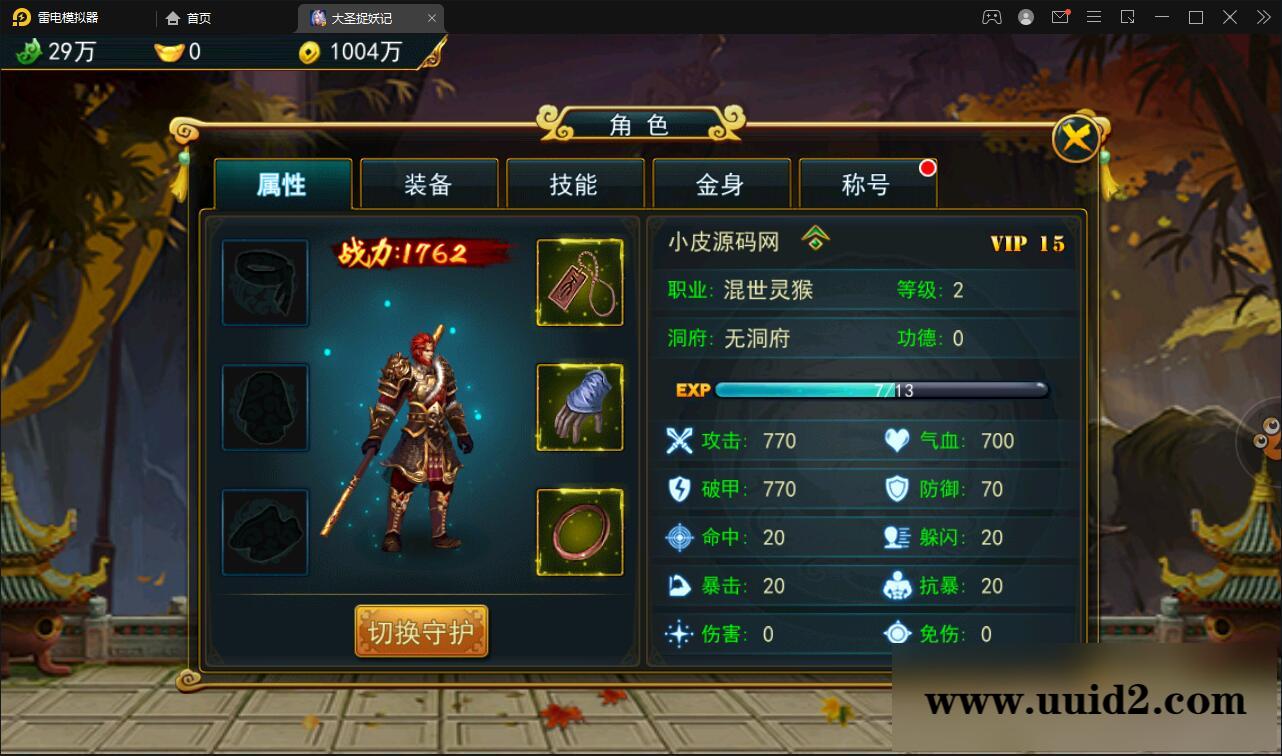Close the 角色 panel
The width and height of the screenshot is (1282, 756).
point(1076,139)
